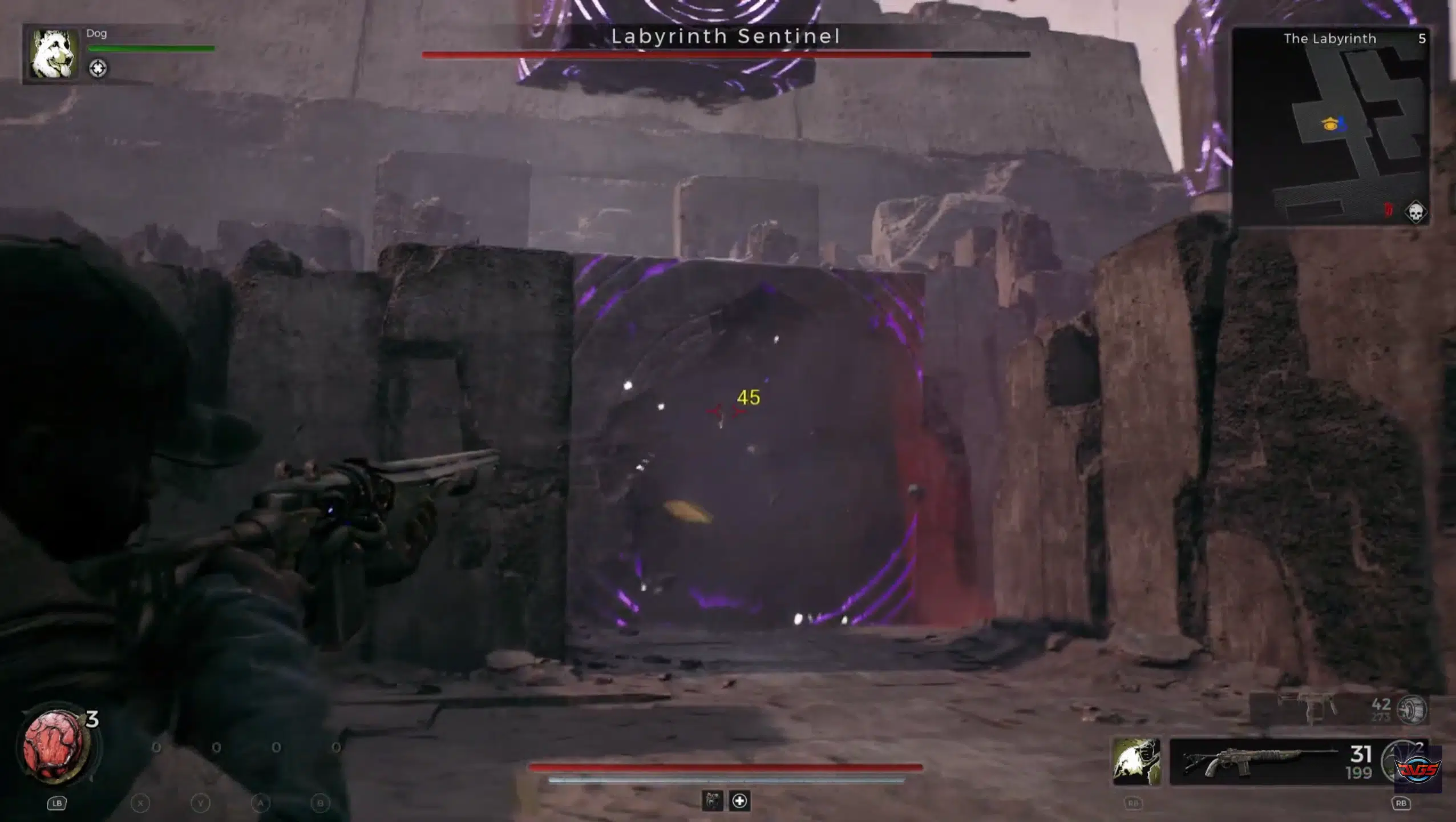Click the dog companion icon below health bar
The image size is (1456, 822).
point(711,801)
